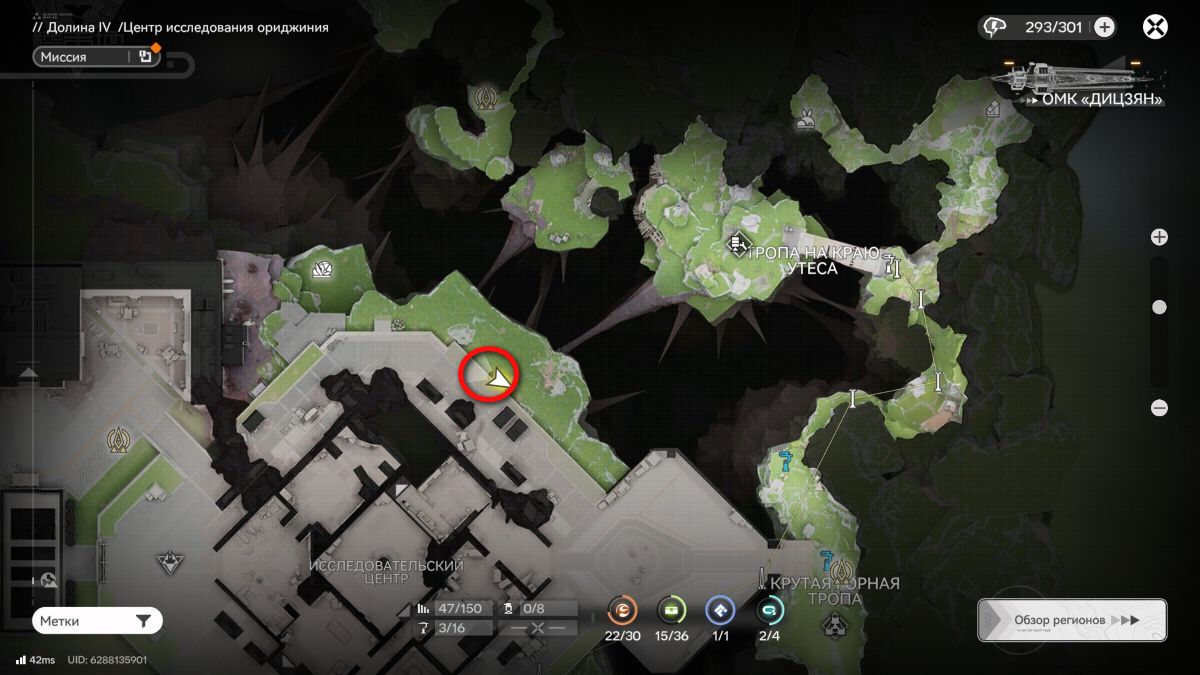Image resolution: width=1200 pixels, height=675 pixels.
Task: Click the rabbit-shaped marker on the map
Action: 806,122
